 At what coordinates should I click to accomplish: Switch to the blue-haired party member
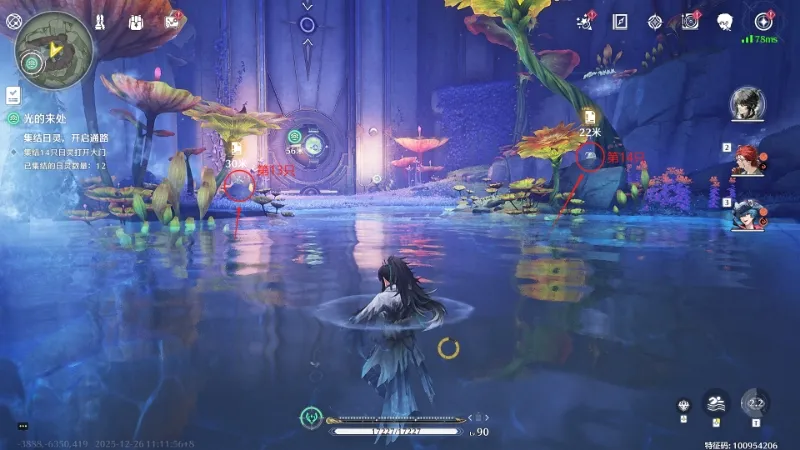749,214
